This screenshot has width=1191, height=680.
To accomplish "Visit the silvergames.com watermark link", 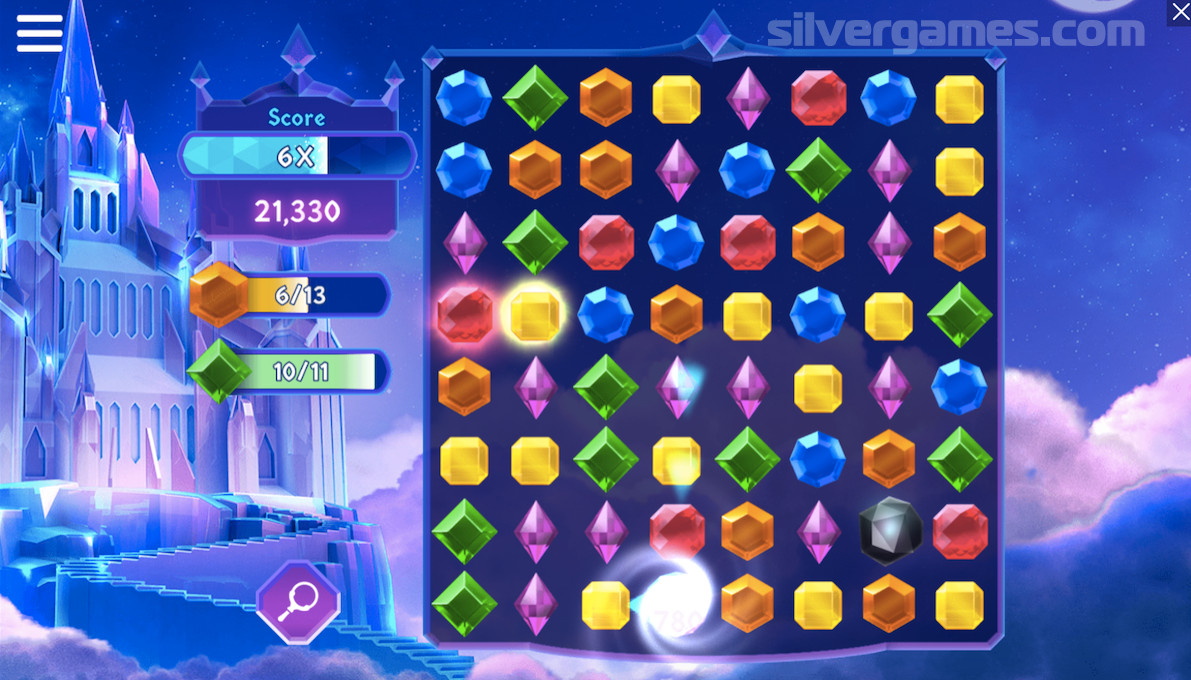I will coord(955,32).
